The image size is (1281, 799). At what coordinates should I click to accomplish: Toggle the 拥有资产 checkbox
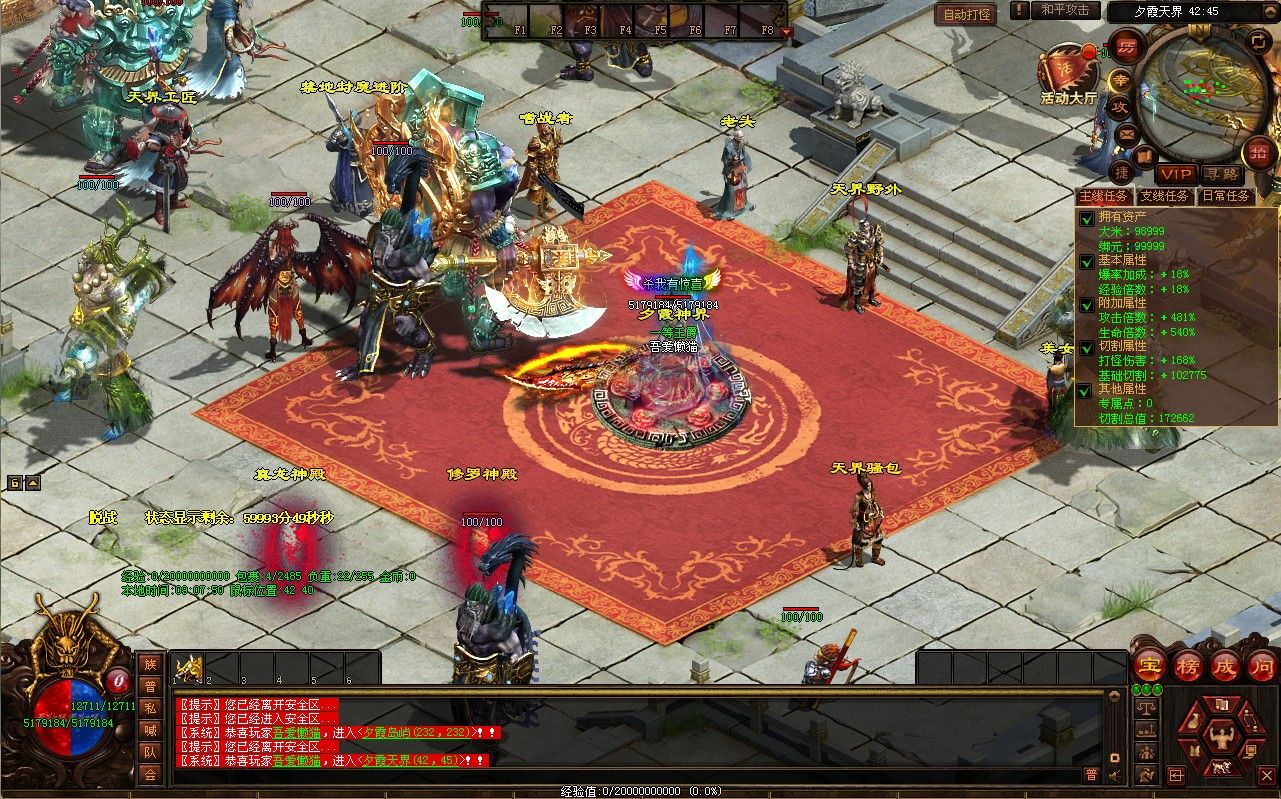point(1086,219)
